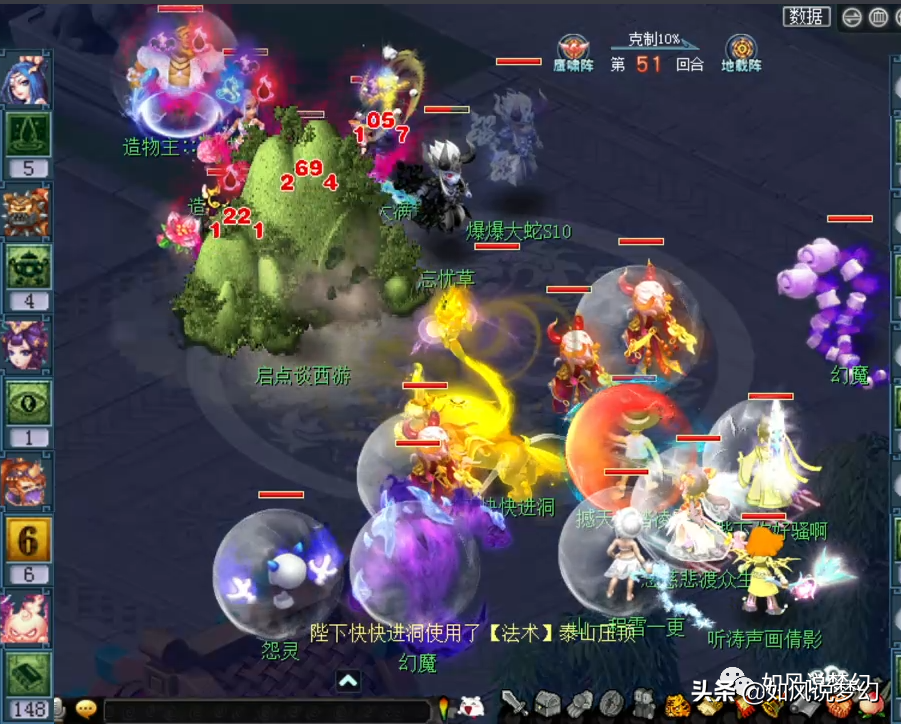Select the brown lion beast portrait
Viewport: 901px width, 724px height.
coord(26,212)
